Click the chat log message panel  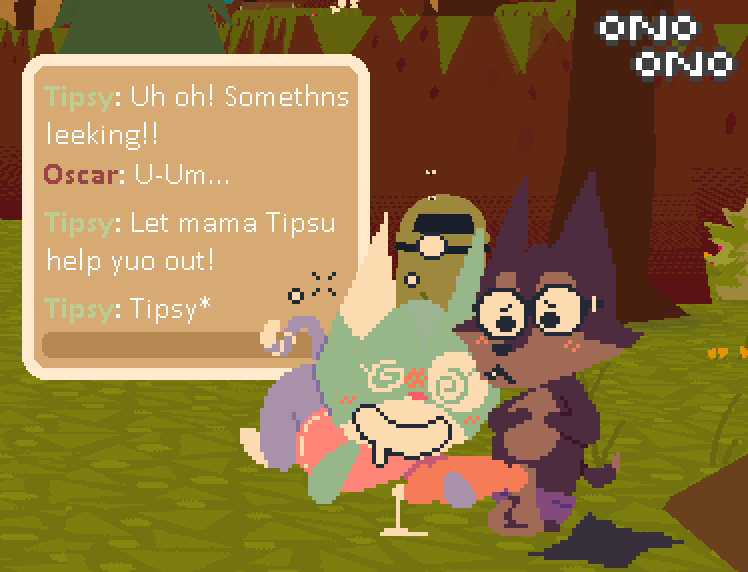[195, 200]
